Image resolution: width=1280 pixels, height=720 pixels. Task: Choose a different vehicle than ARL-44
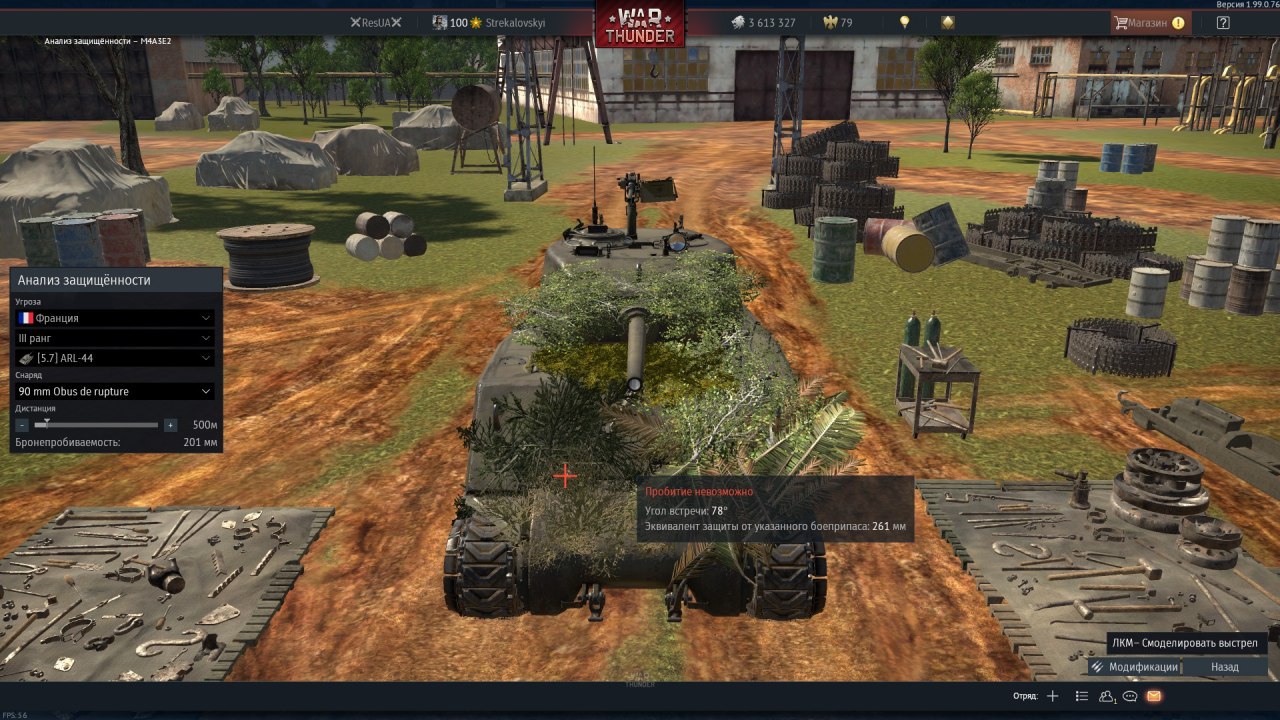pyautogui.click(x=115, y=358)
